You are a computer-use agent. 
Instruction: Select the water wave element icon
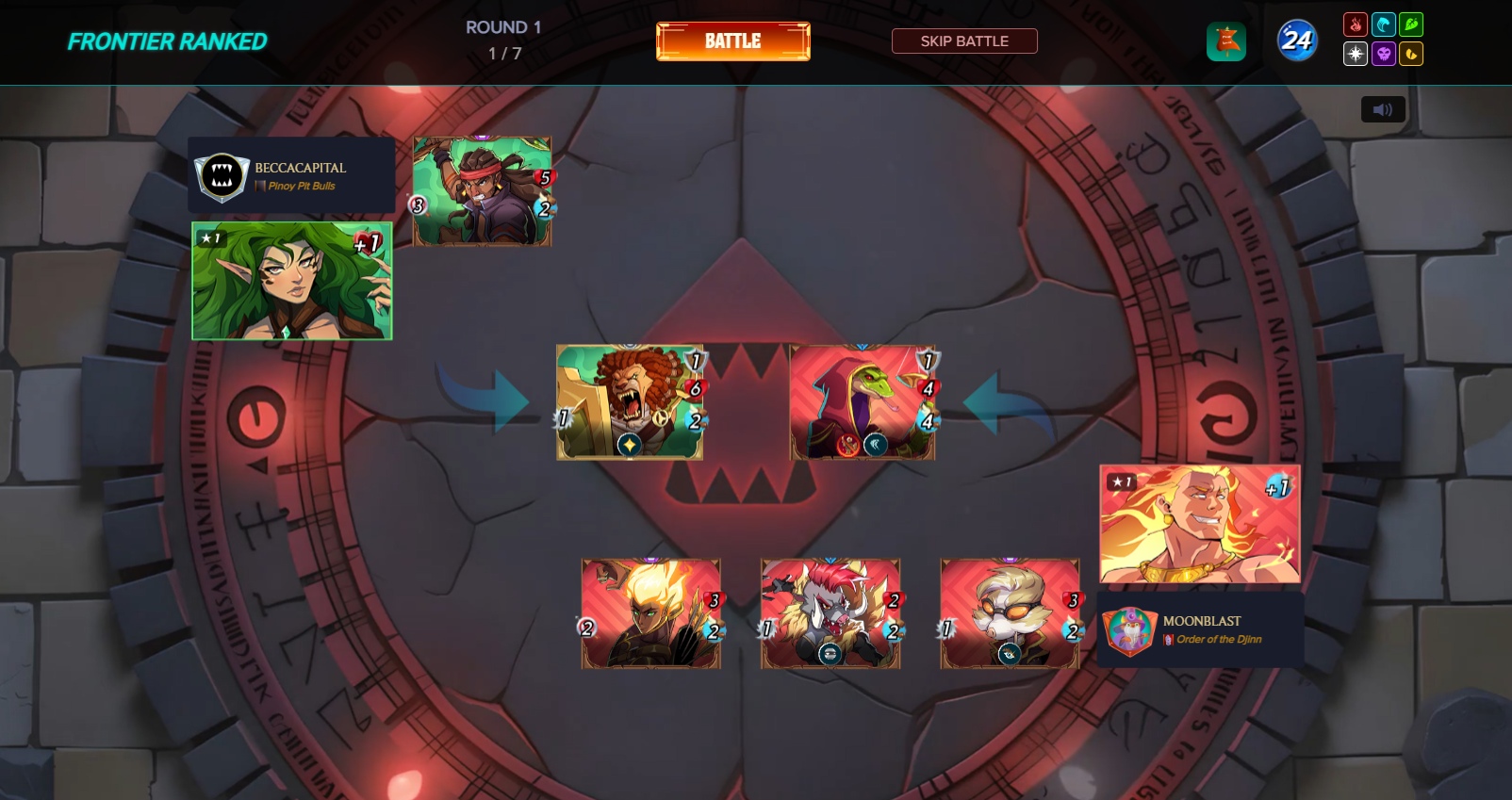pos(1383,24)
